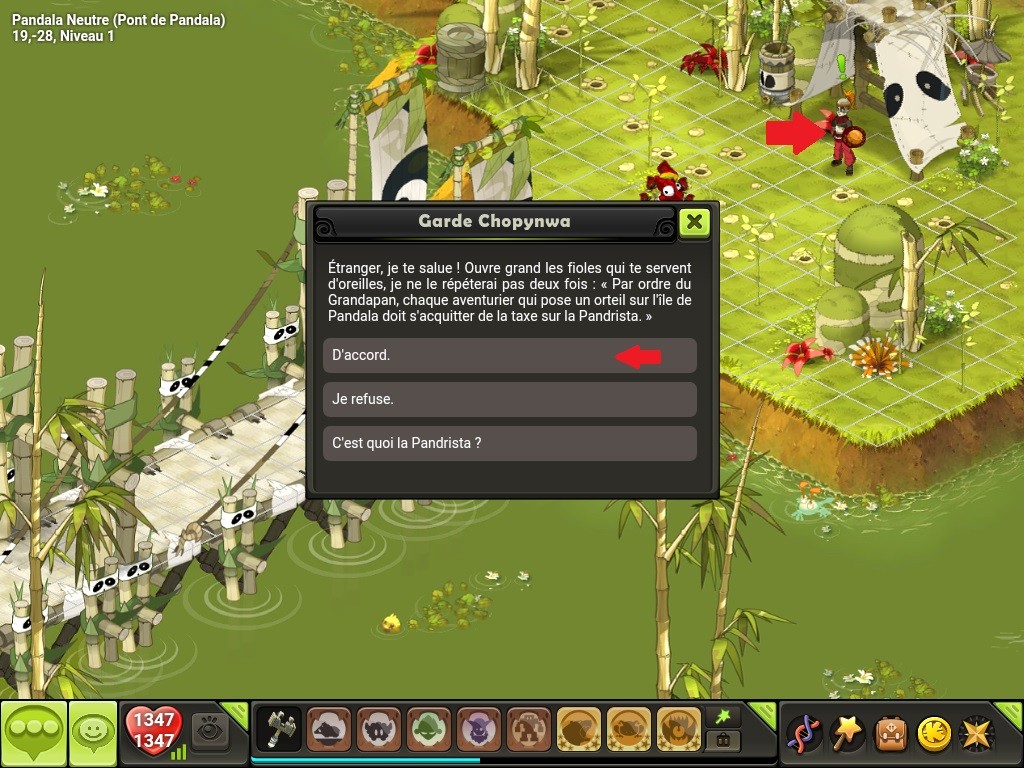The image size is (1024, 768).
Task: Open the chat speech bubble button
Action: point(34,735)
